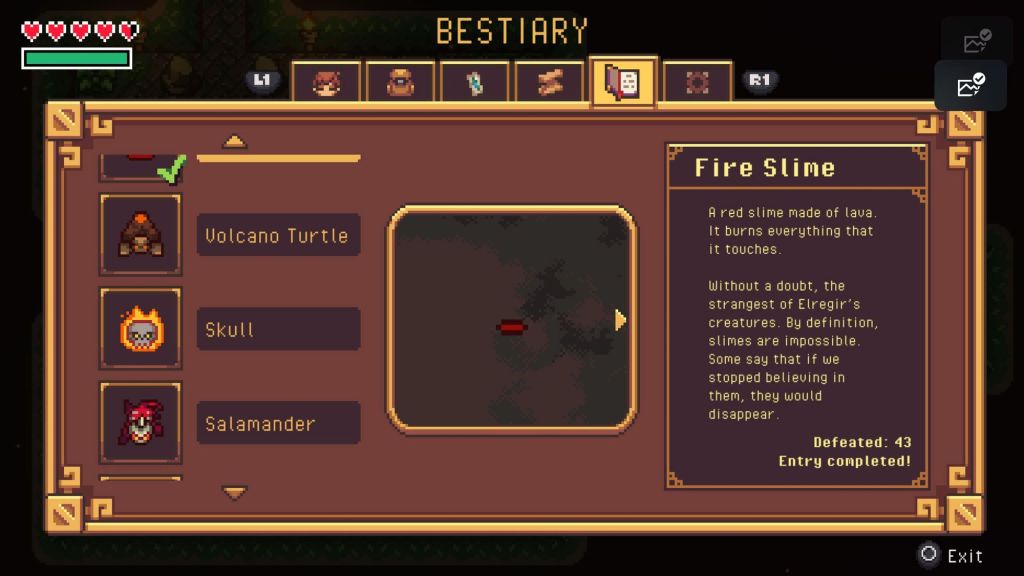
Task: Switch to the character portrait tab
Action: point(326,83)
